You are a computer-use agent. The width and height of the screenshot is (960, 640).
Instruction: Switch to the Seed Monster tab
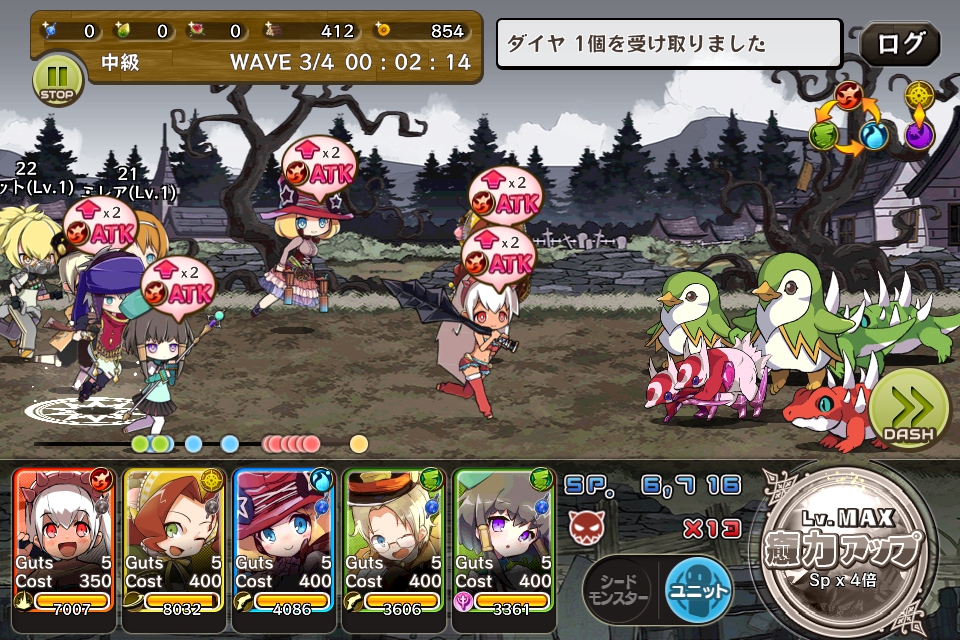[x=617, y=590]
